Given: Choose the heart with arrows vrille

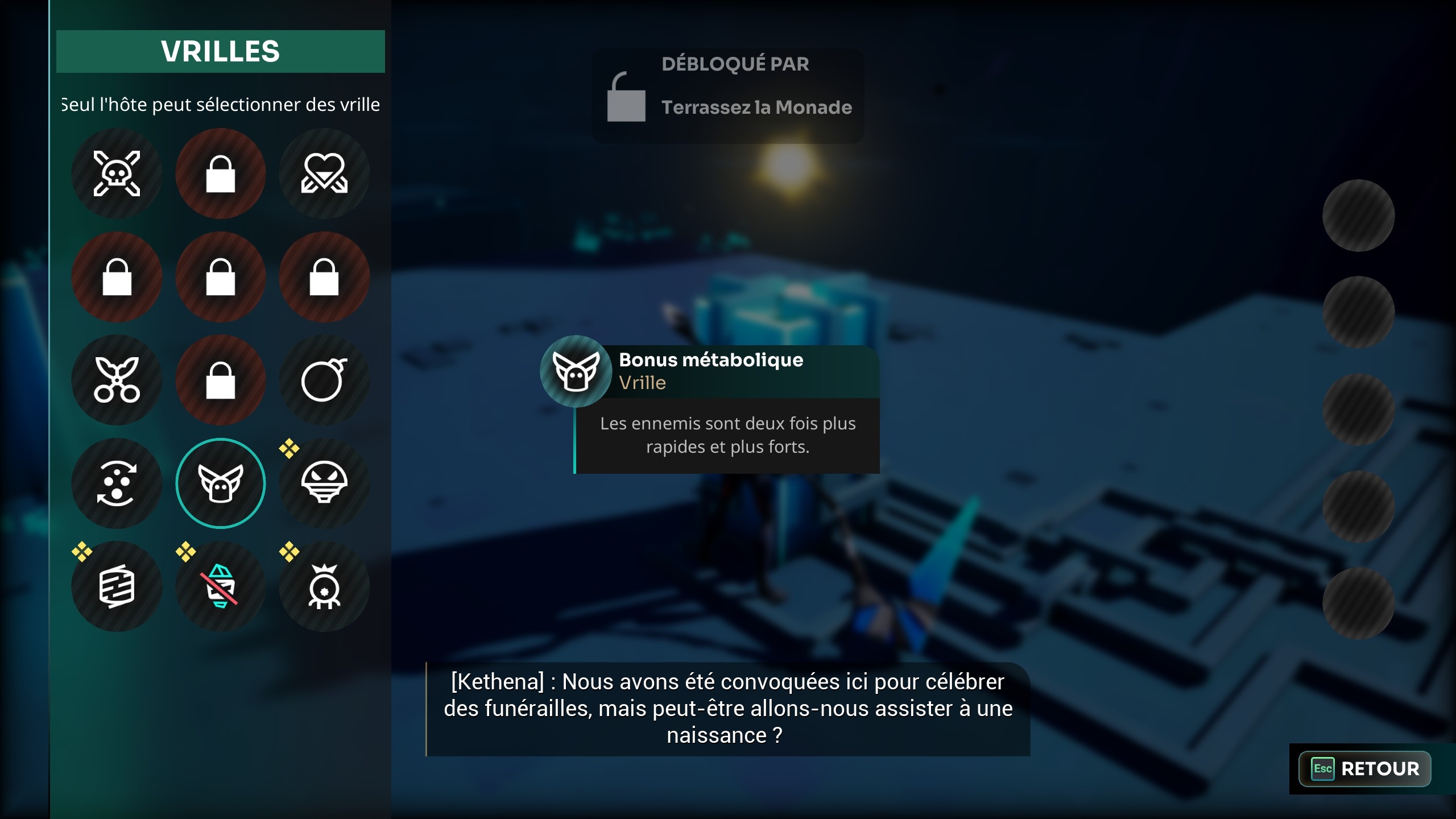Looking at the screenshot, I should coord(324,173).
